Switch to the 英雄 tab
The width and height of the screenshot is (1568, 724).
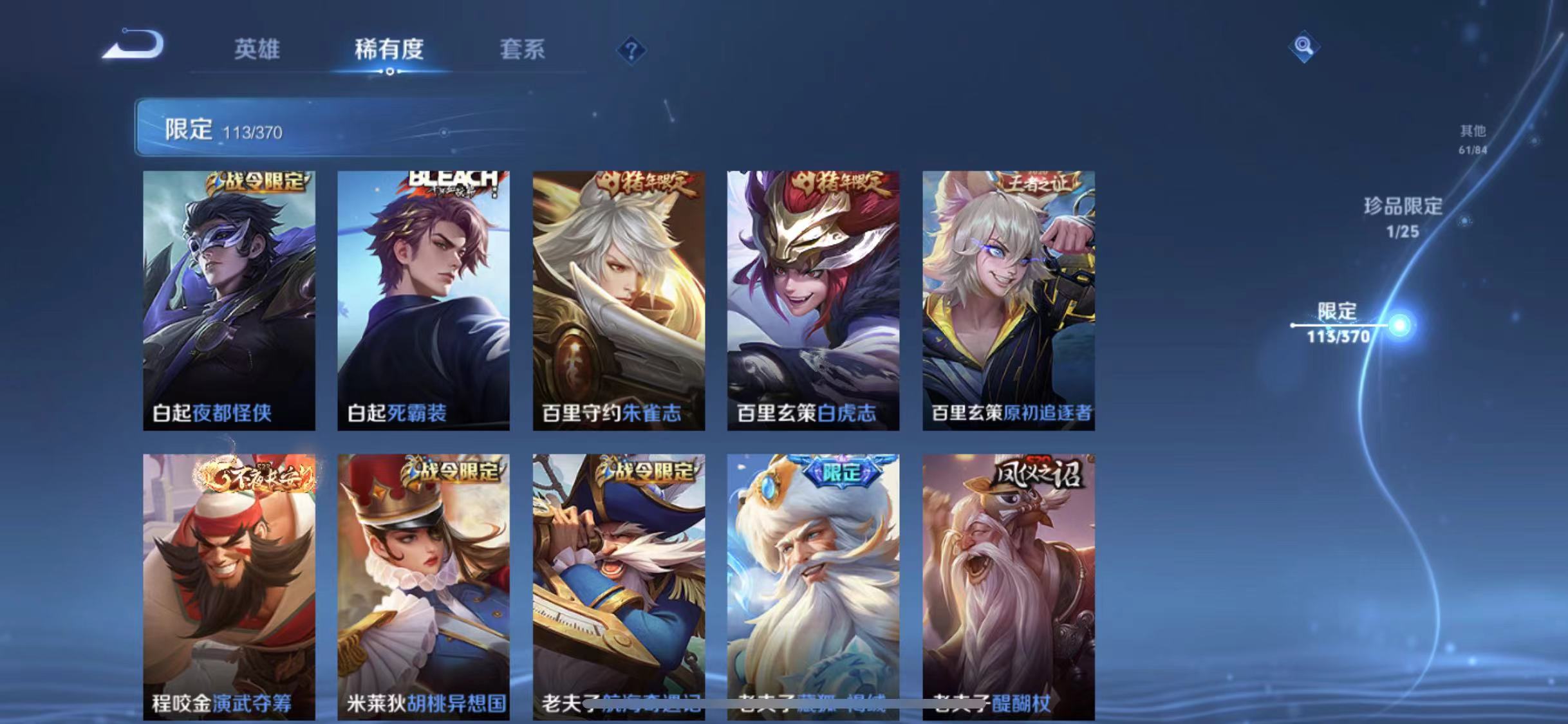pyautogui.click(x=257, y=50)
